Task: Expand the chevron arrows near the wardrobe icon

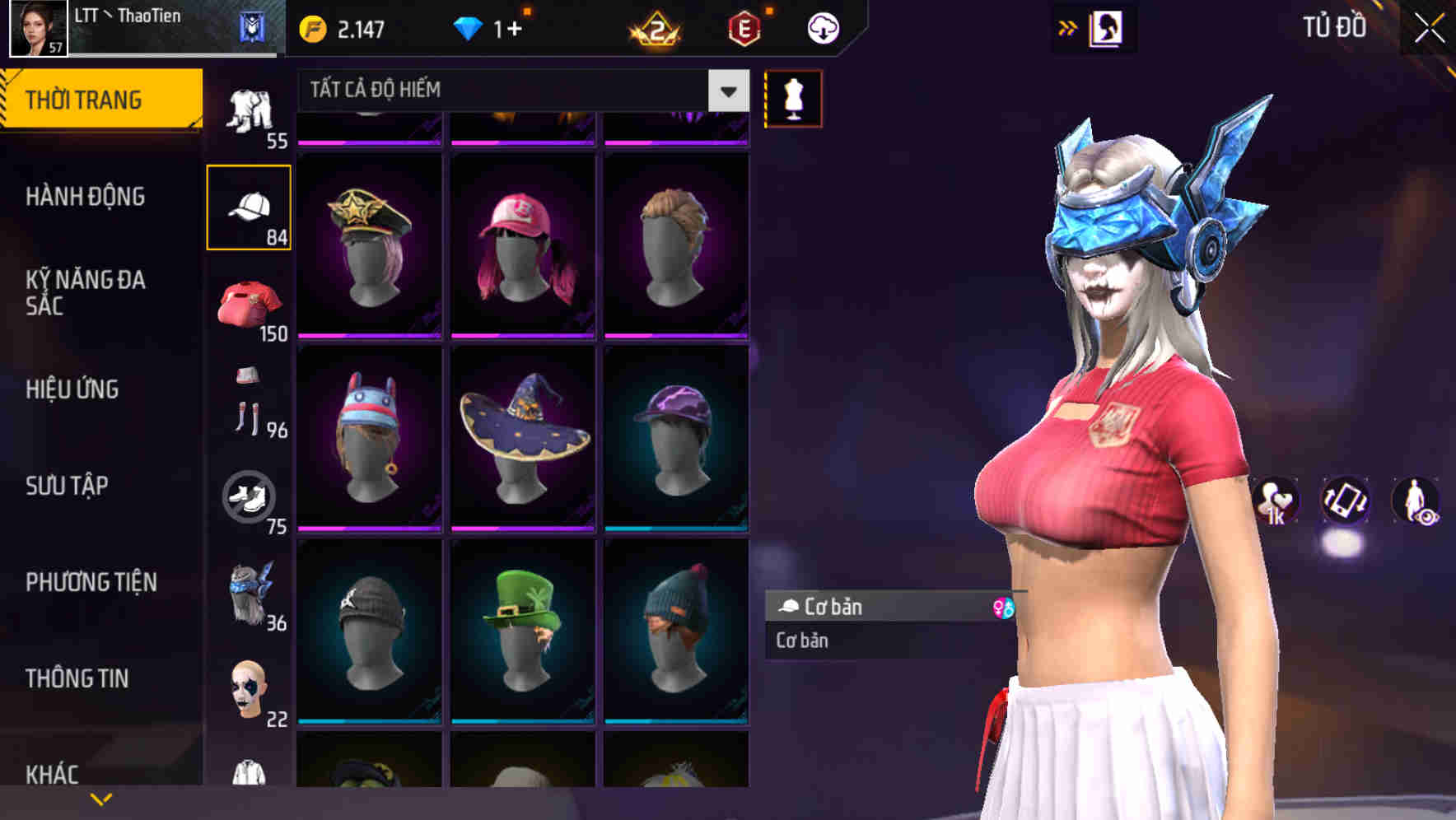Action: pos(1069,26)
